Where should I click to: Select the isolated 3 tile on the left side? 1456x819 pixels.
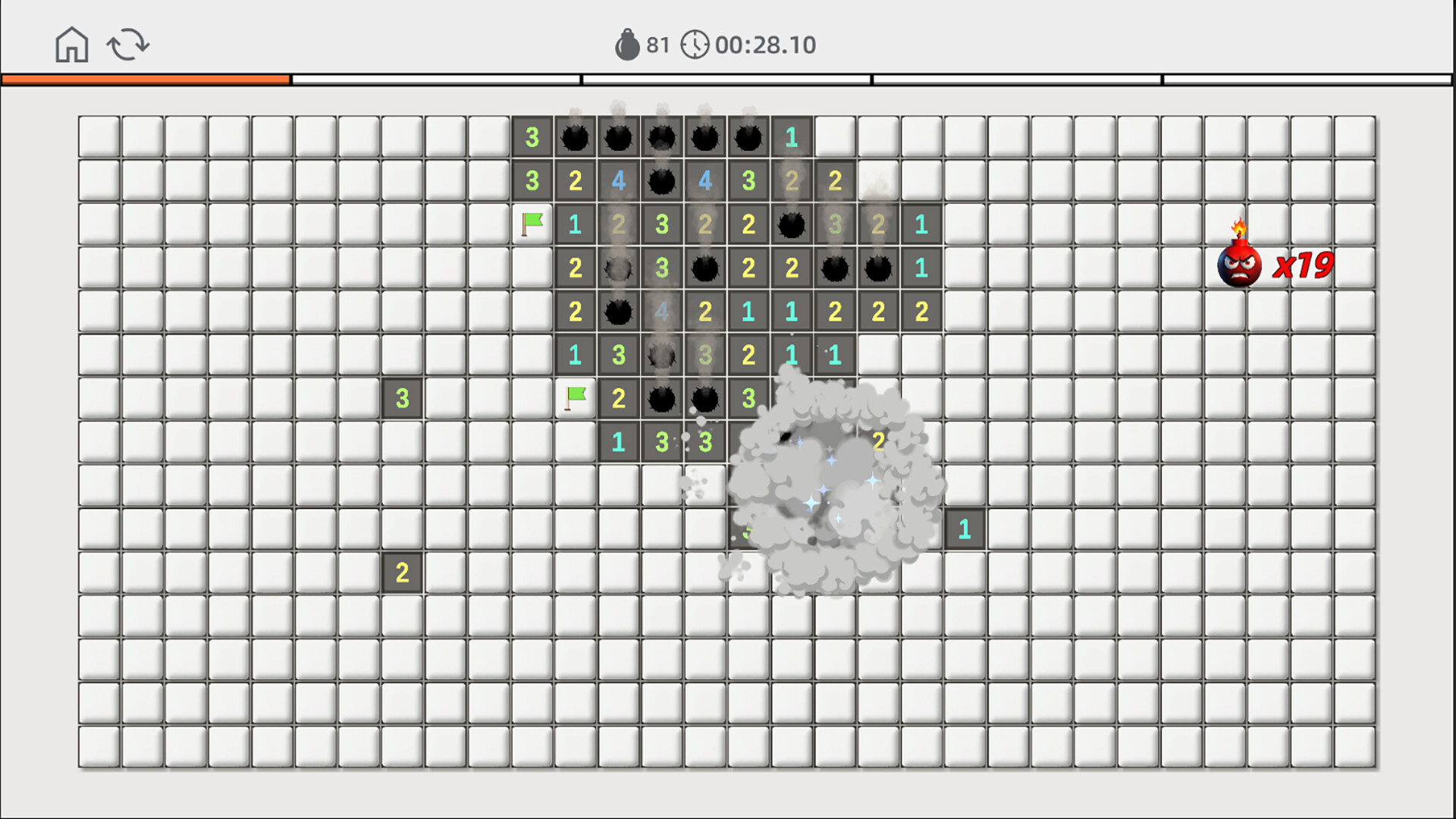coord(402,397)
